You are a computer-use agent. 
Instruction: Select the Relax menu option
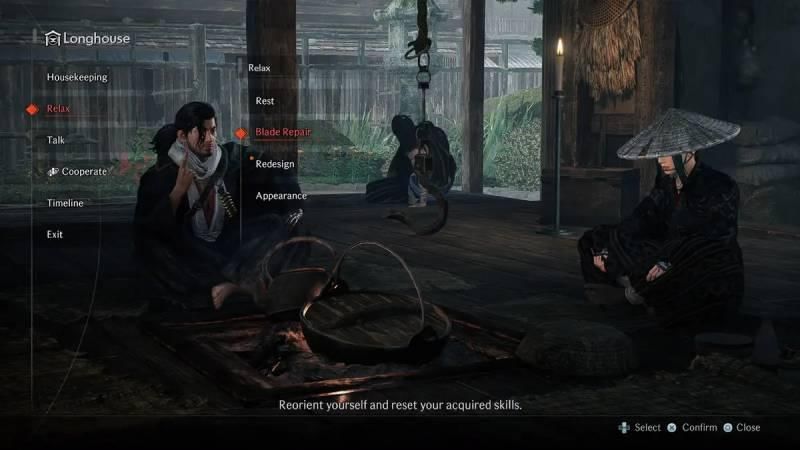point(58,108)
